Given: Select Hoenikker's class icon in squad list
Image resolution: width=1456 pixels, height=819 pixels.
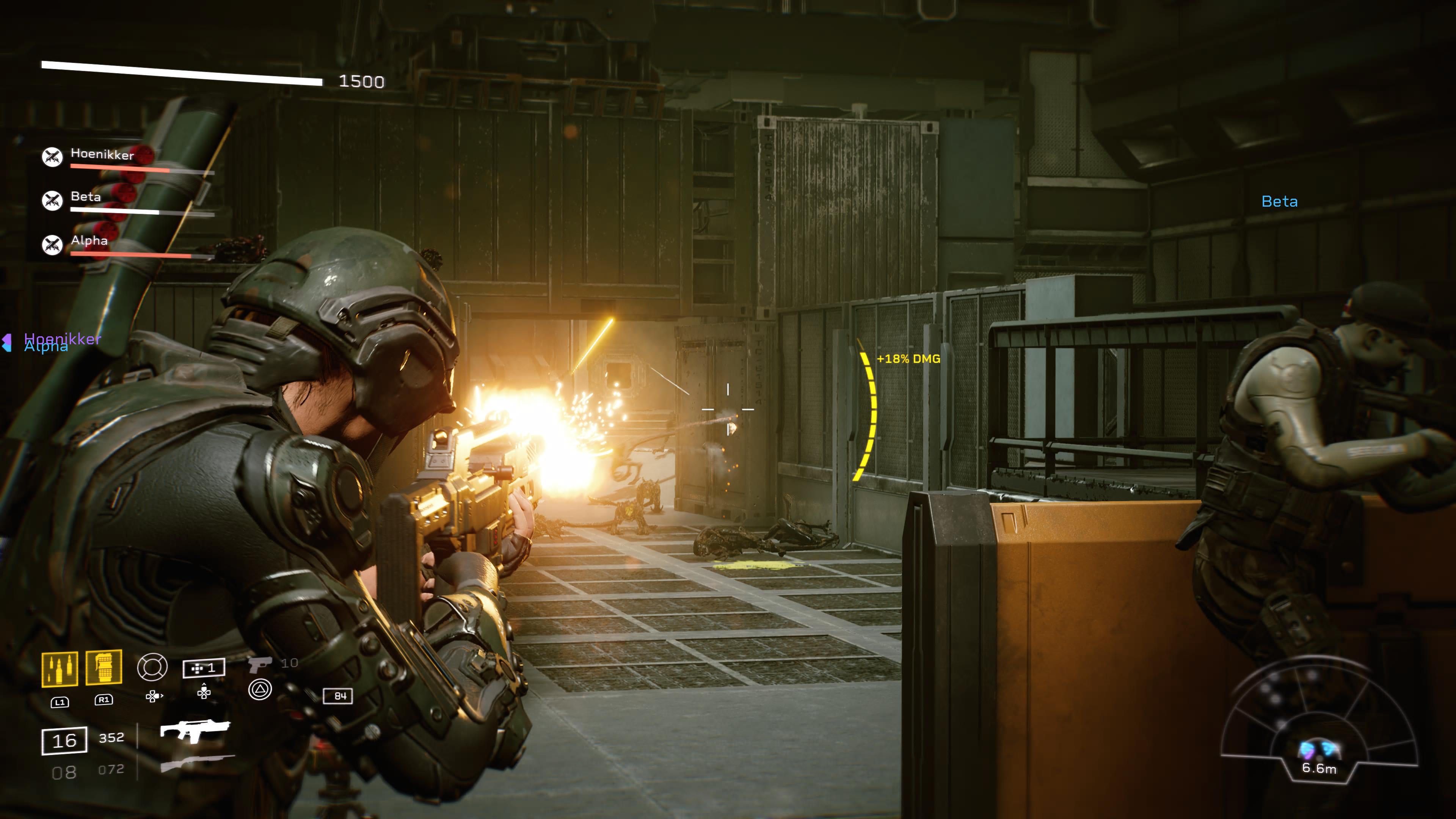Looking at the screenshot, I should [53, 157].
